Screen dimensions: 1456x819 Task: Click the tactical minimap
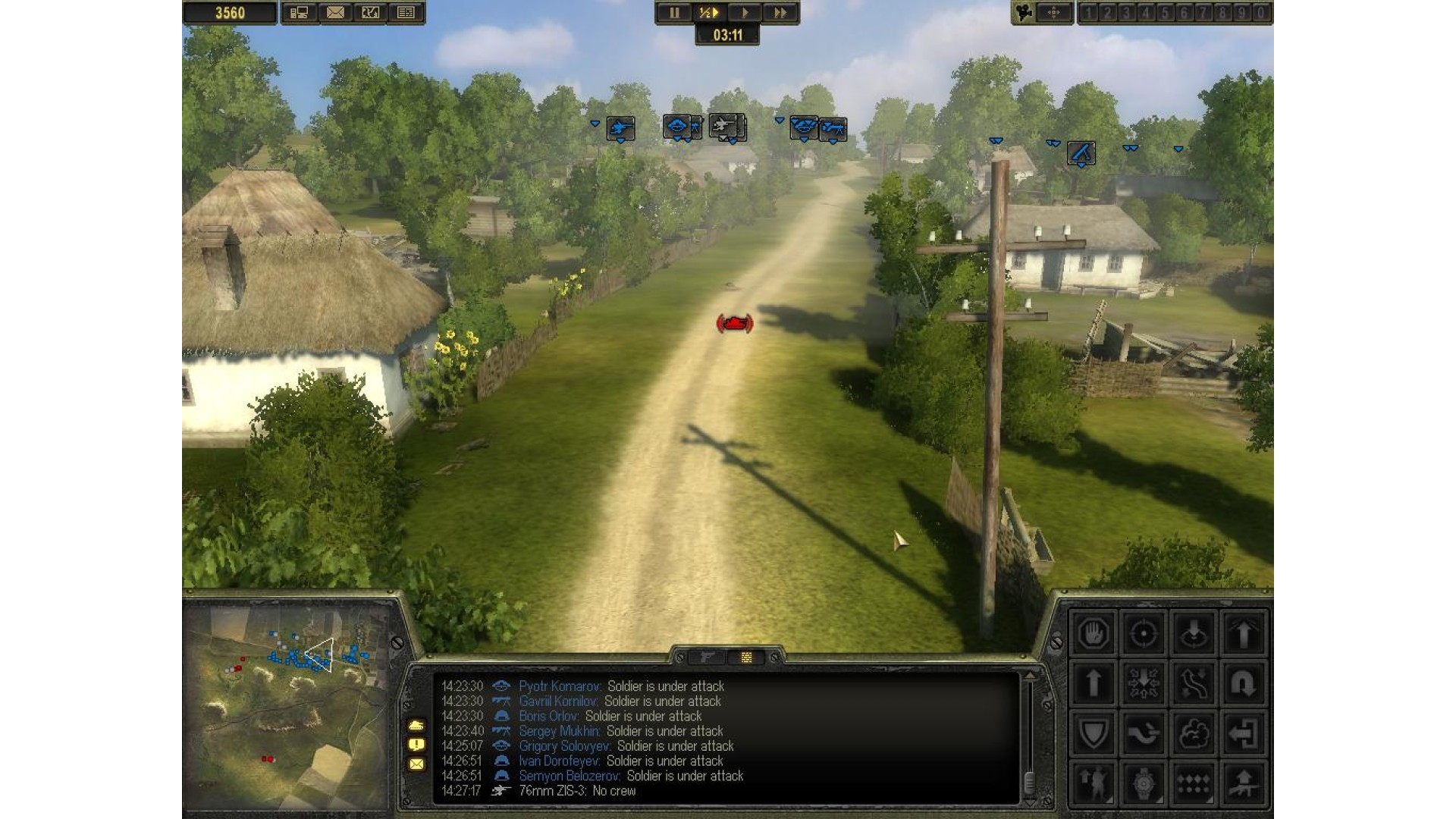288,705
